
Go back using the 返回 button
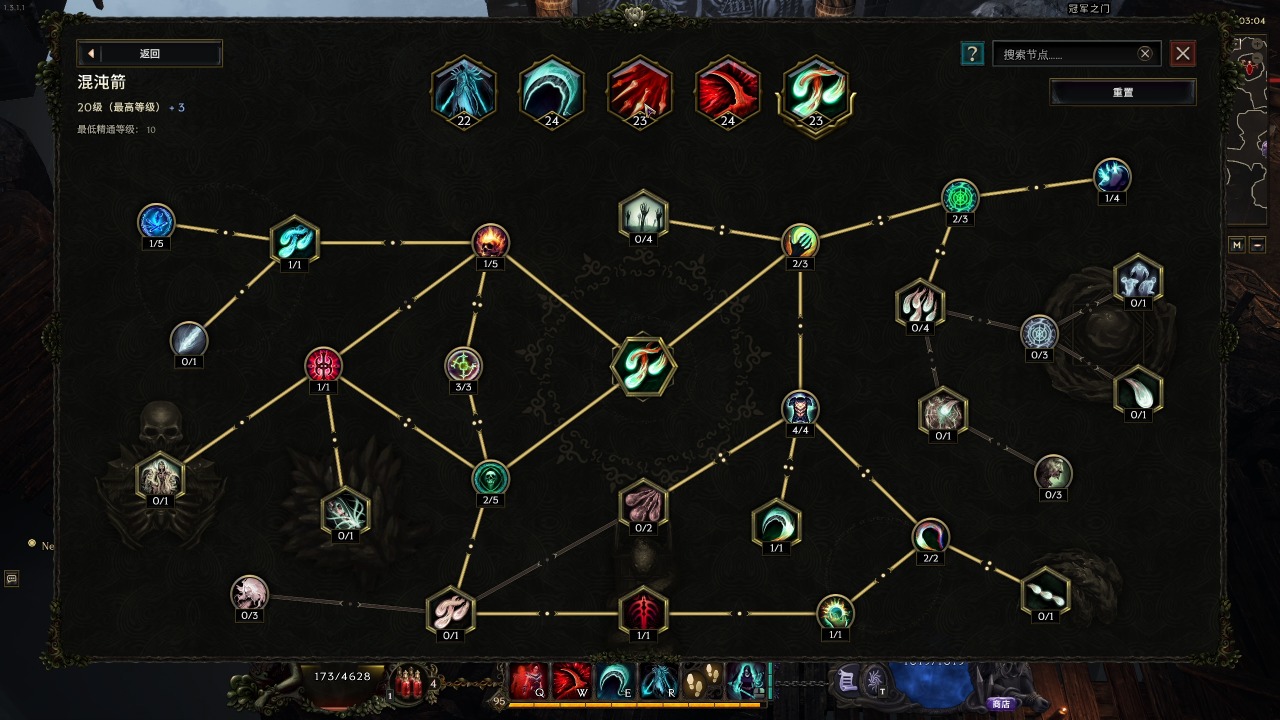point(149,54)
